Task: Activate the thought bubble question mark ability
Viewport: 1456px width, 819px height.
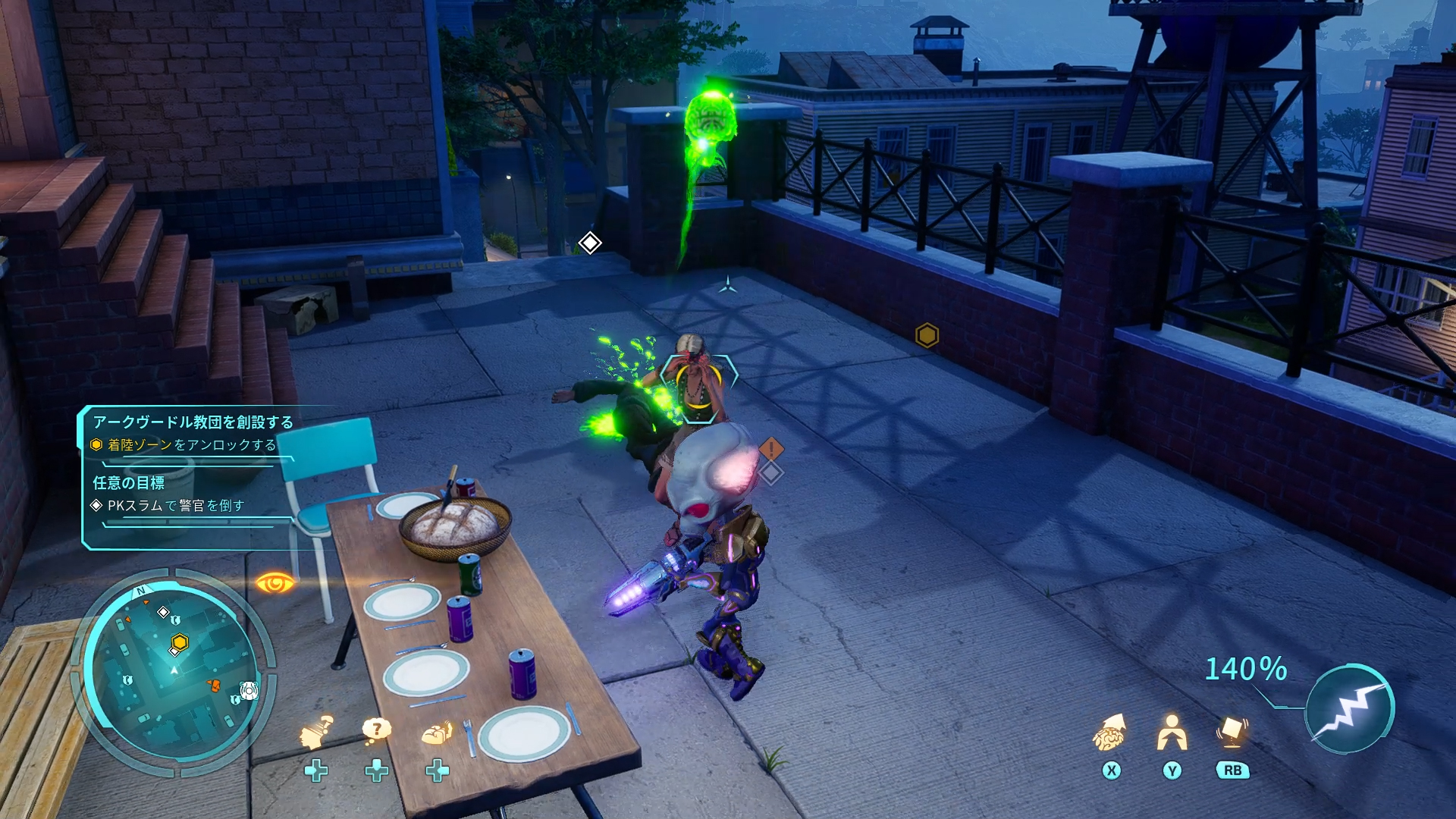Action: 376,731
